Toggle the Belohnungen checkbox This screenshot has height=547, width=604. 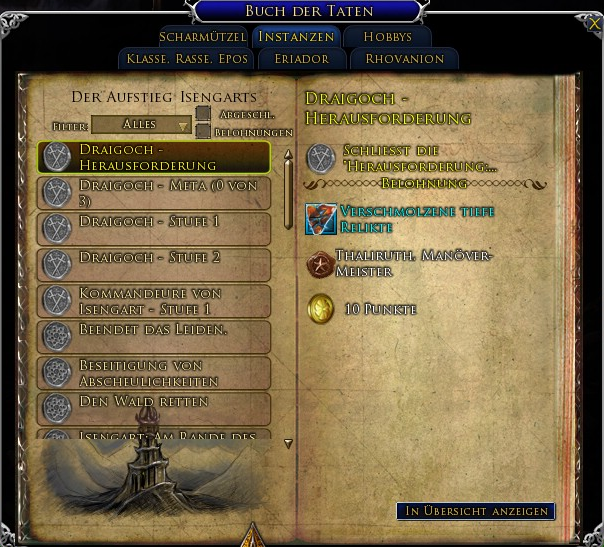point(203,131)
